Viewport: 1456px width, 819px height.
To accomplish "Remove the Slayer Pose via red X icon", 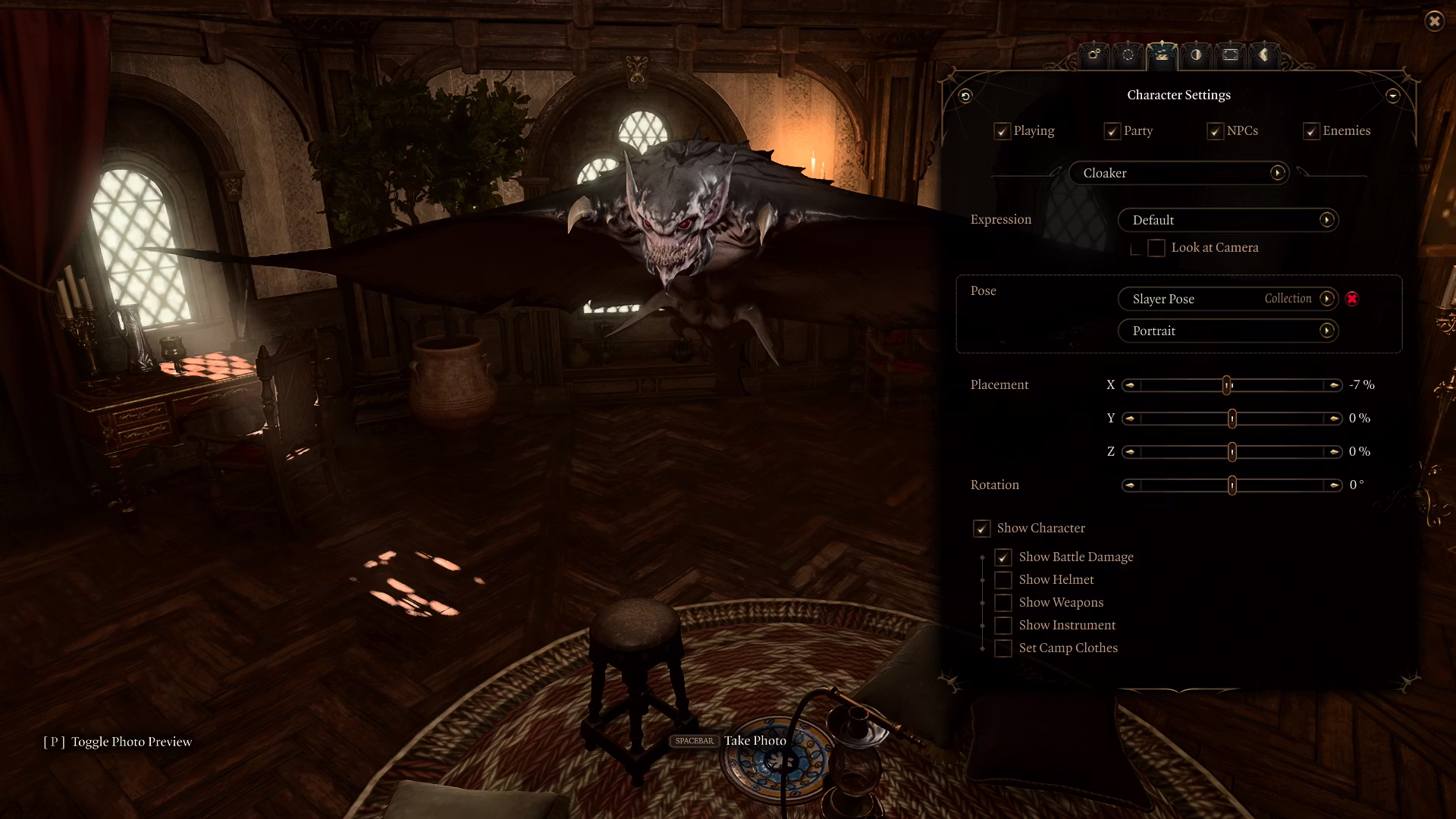I will (1353, 299).
